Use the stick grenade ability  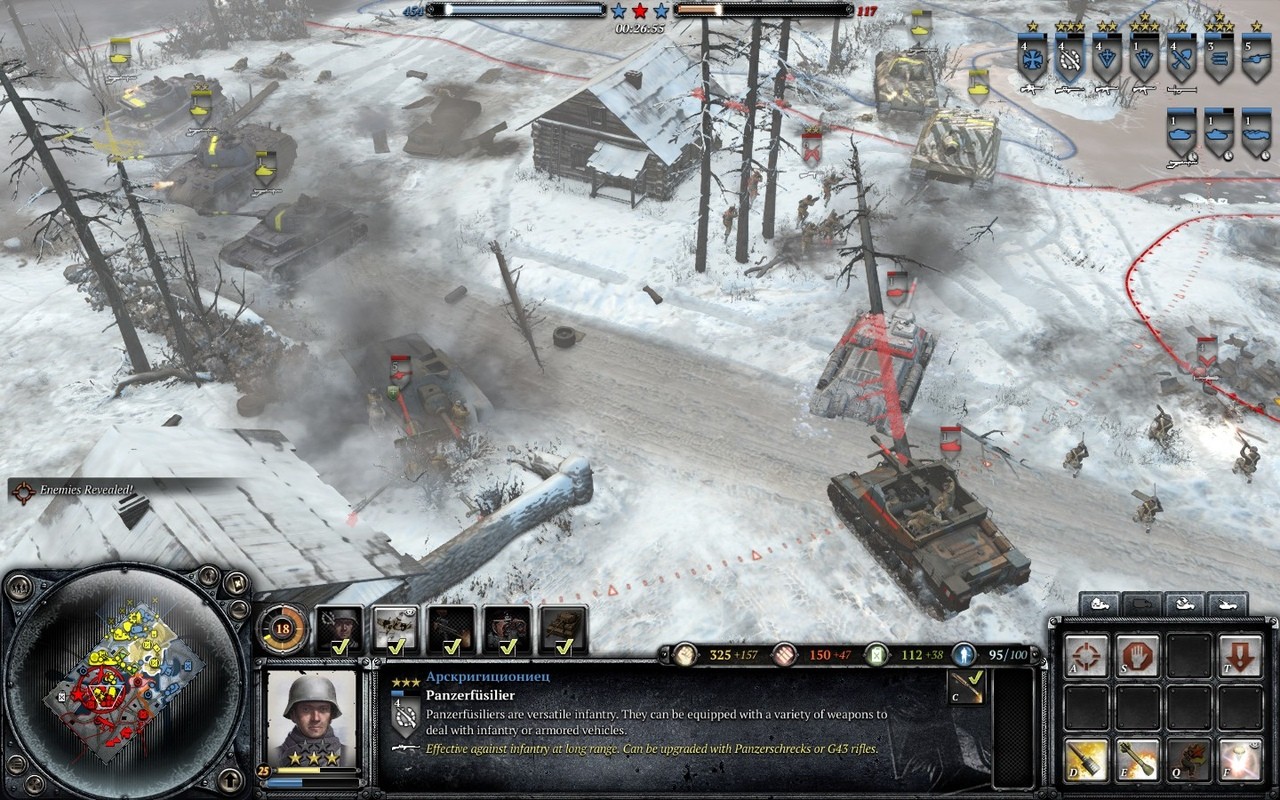[x=1086, y=760]
